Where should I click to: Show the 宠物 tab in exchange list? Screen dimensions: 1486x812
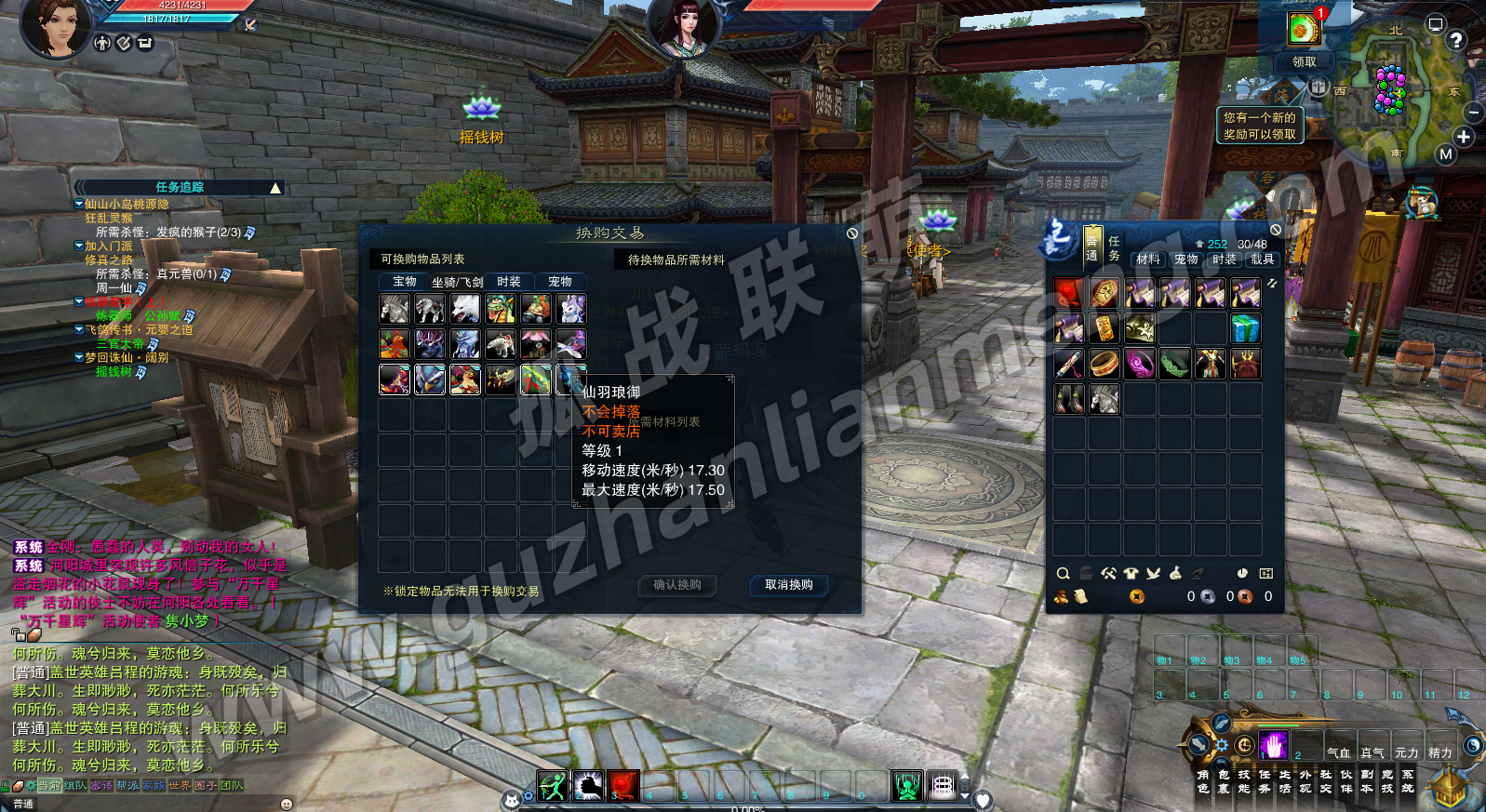tap(560, 282)
